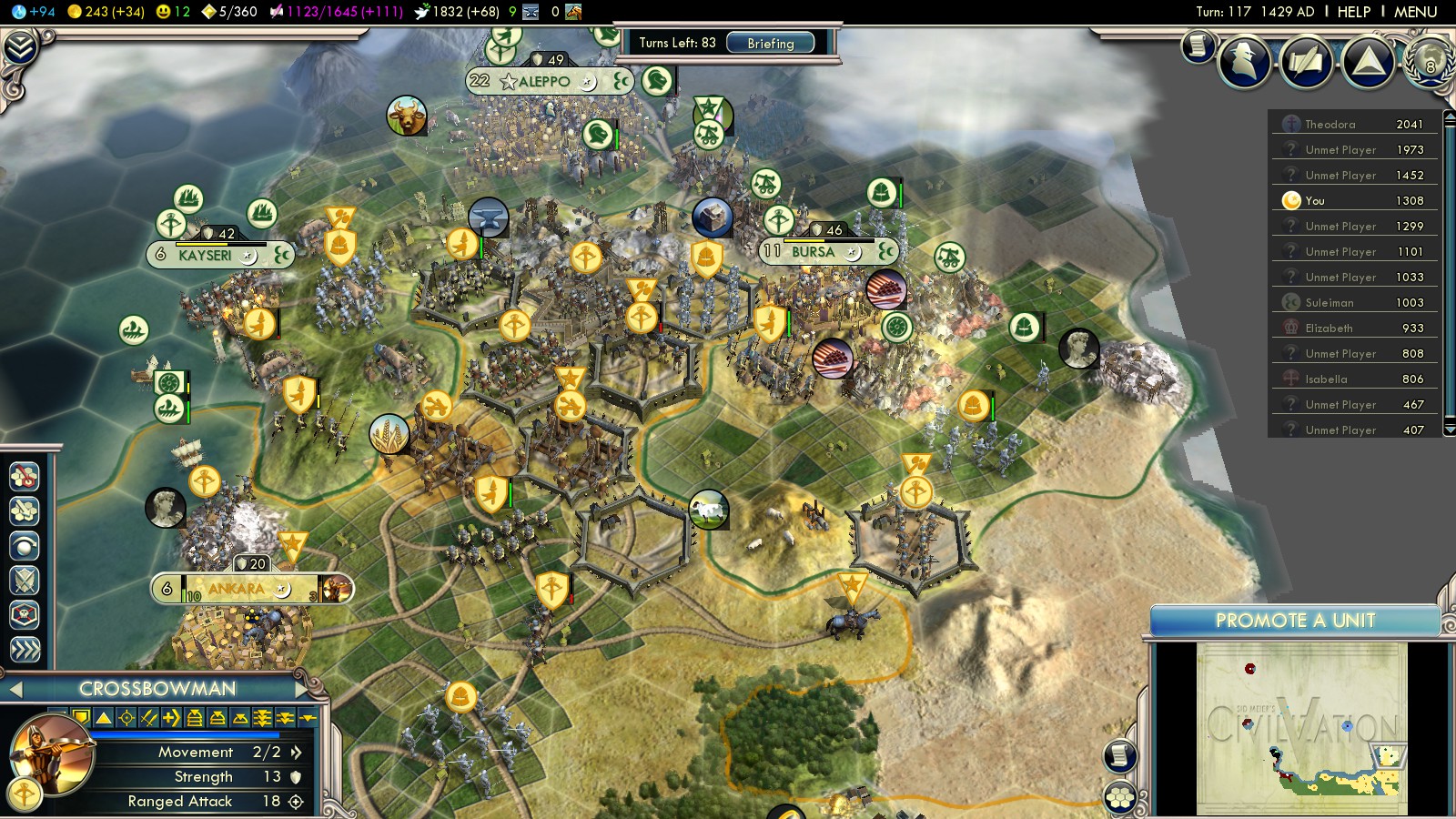Viewport: 1456px width, 819px height.
Task: Select Theodora in the score list
Action: click(1330, 124)
